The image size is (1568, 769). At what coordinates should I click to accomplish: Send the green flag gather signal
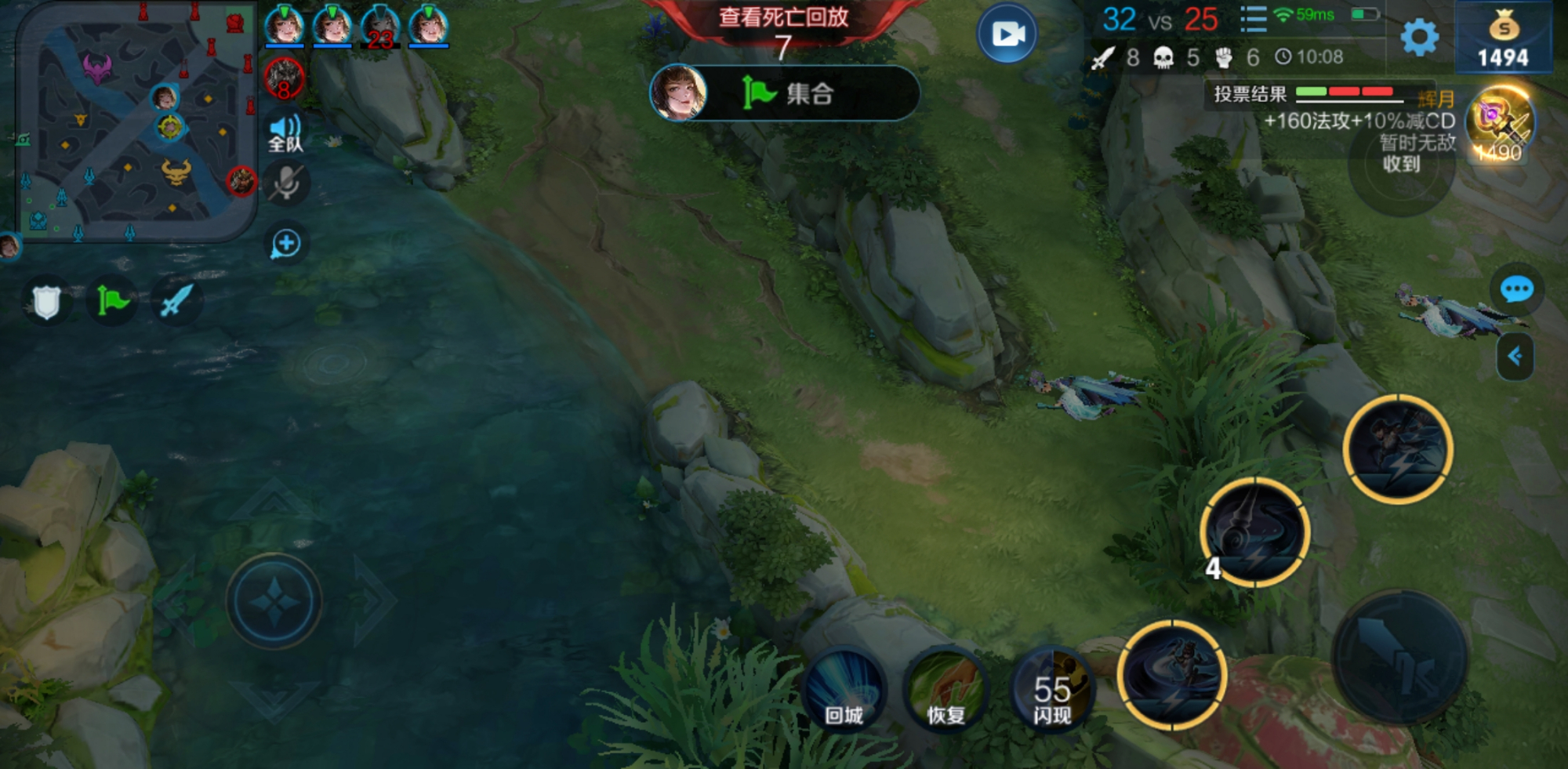(112, 302)
